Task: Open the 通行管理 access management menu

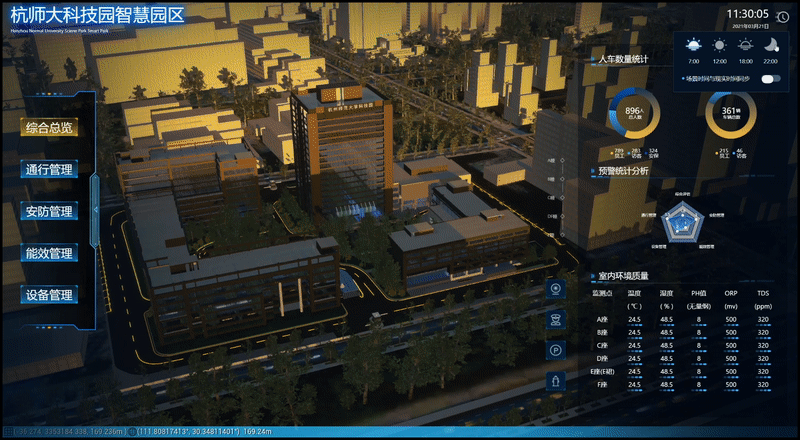Action: 49,170
